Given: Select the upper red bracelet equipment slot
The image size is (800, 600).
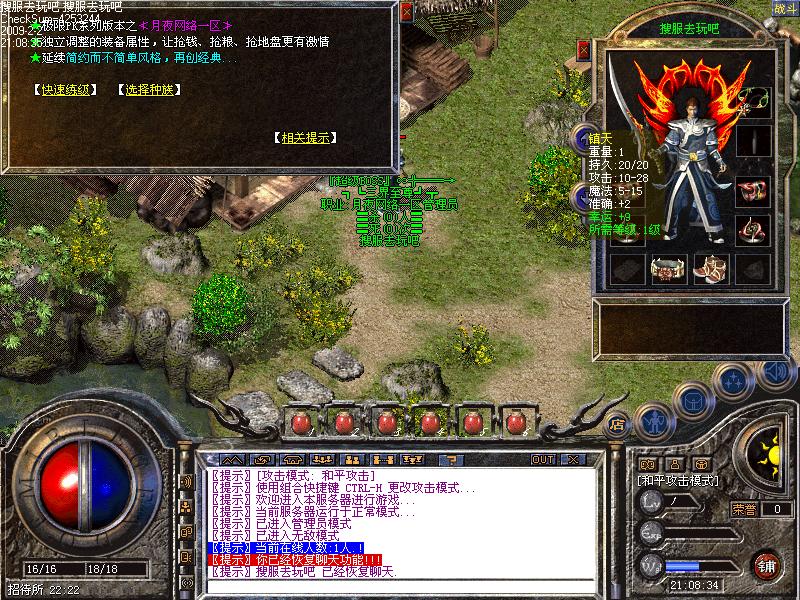Looking at the screenshot, I should tap(753, 189).
